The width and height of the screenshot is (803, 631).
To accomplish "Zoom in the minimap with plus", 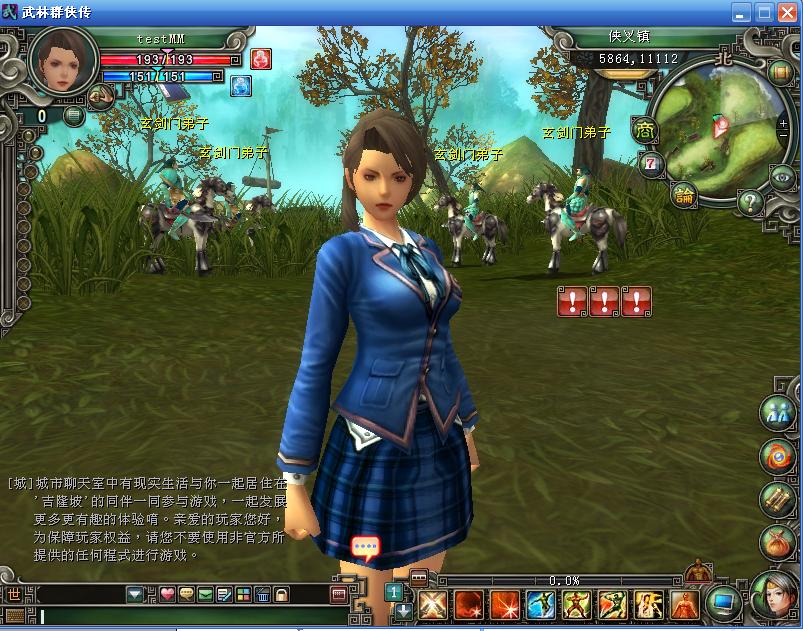I will (782, 123).
